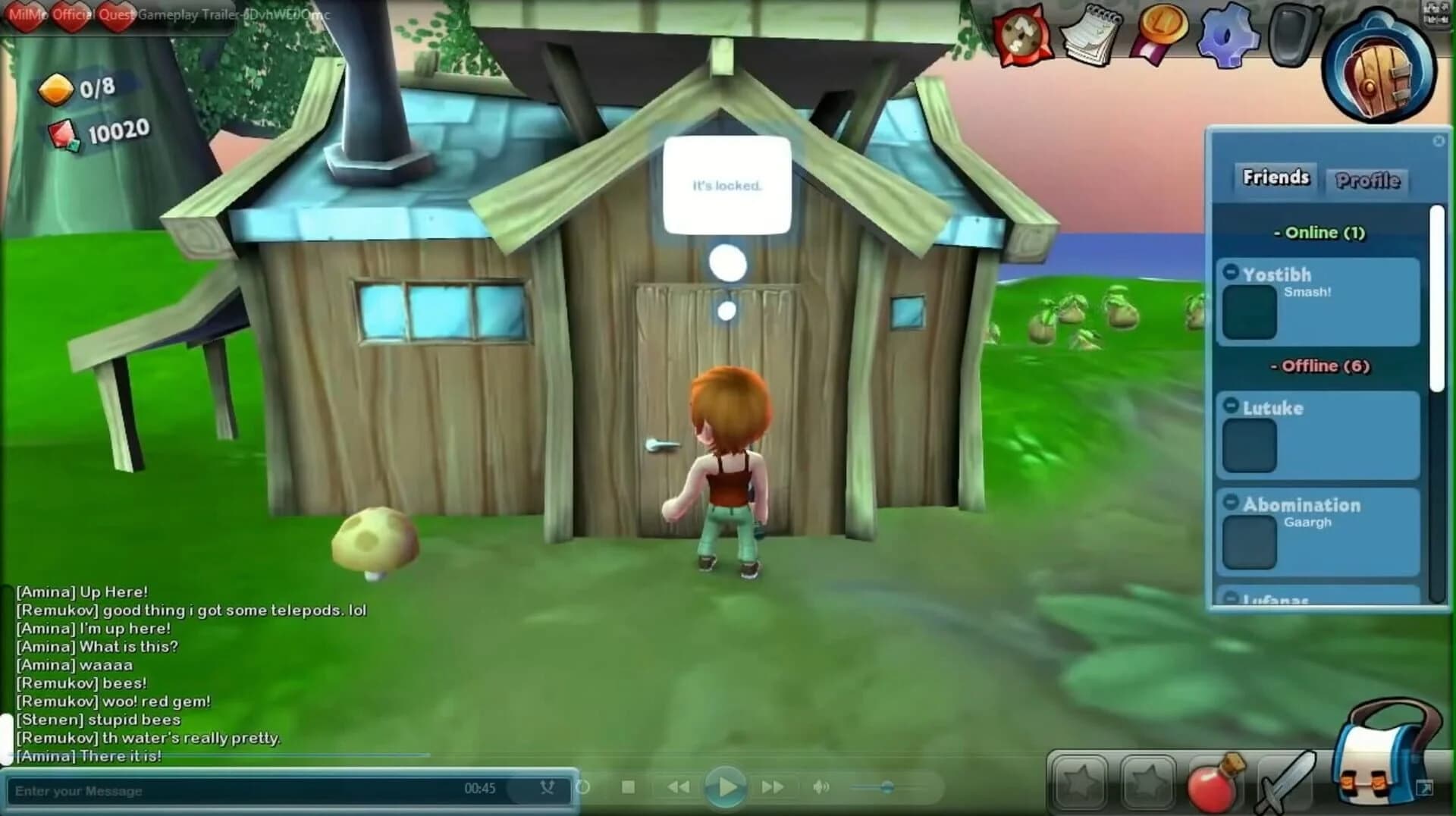Image resolution: width=1456 pixels, height=816 pixels.
Task: Collapse Lutuke's friend entry
Action: pos(1232,407)
